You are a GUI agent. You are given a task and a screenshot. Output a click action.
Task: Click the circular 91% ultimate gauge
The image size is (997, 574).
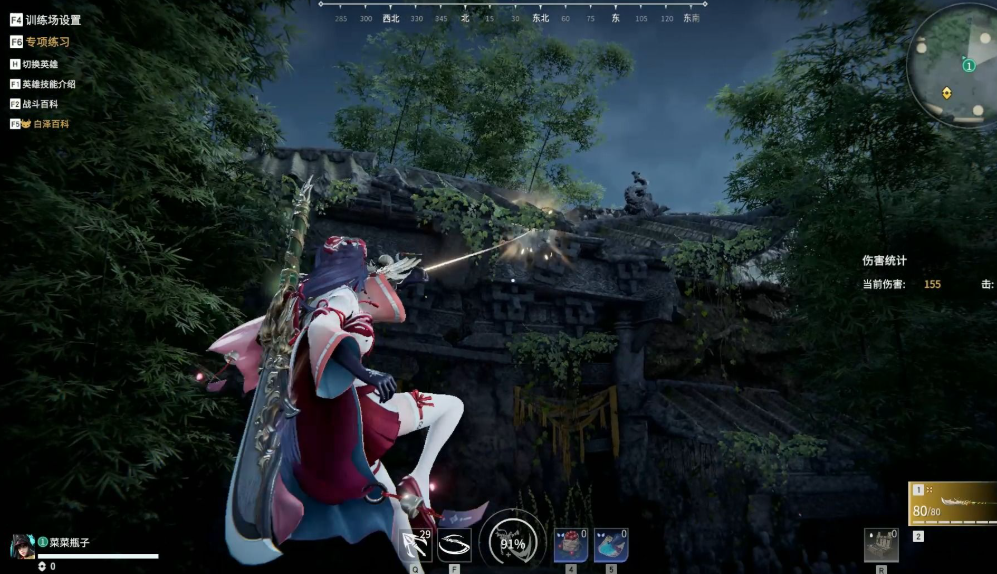[x=513, y=543]
